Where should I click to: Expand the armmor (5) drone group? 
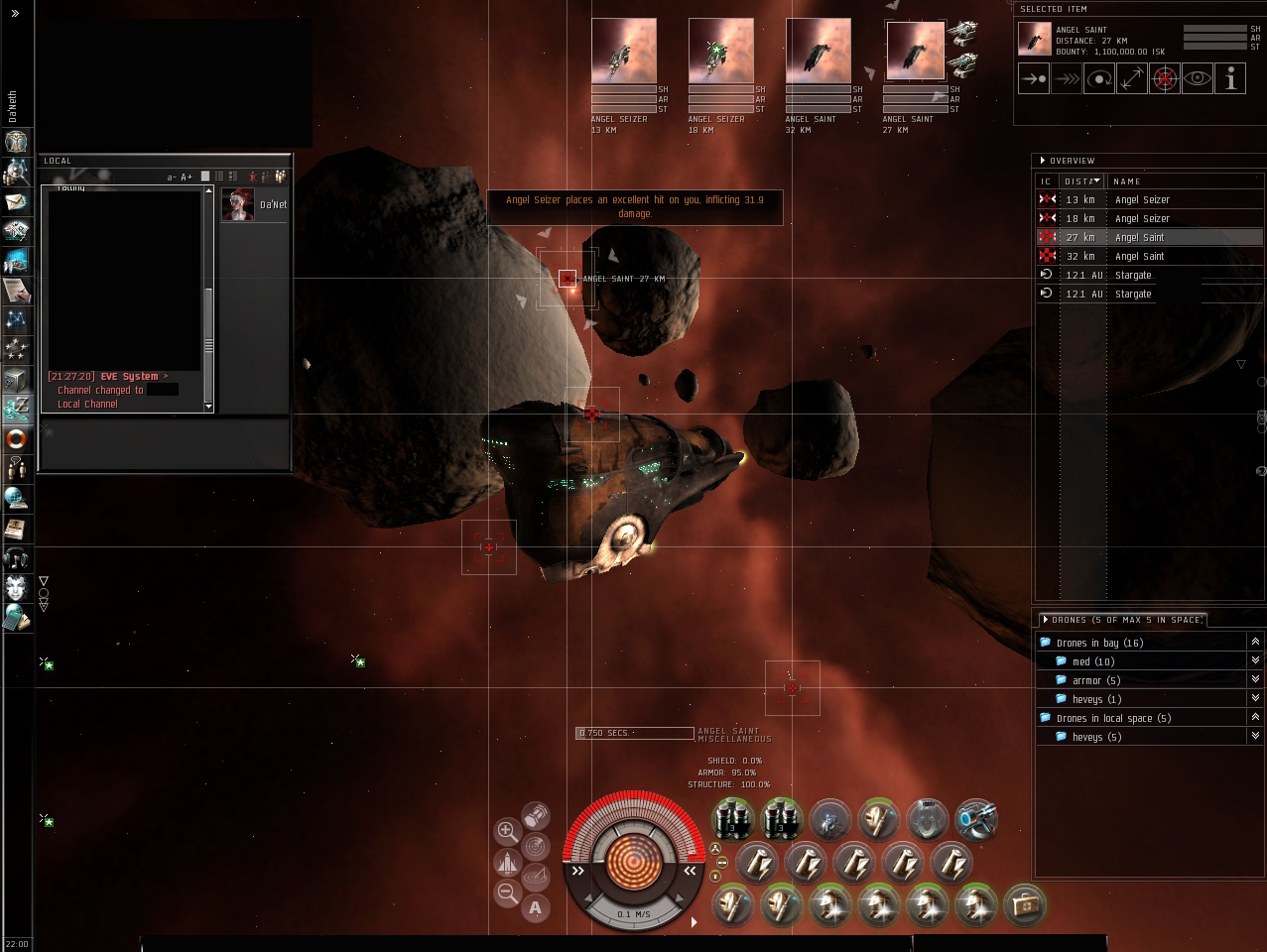click(x=1255, y=680)
